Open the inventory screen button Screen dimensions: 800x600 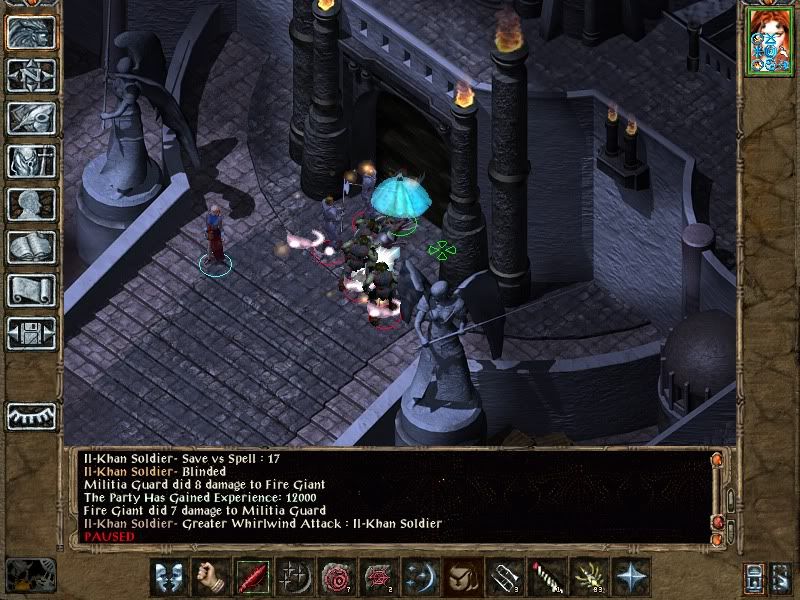coord(30,161)
